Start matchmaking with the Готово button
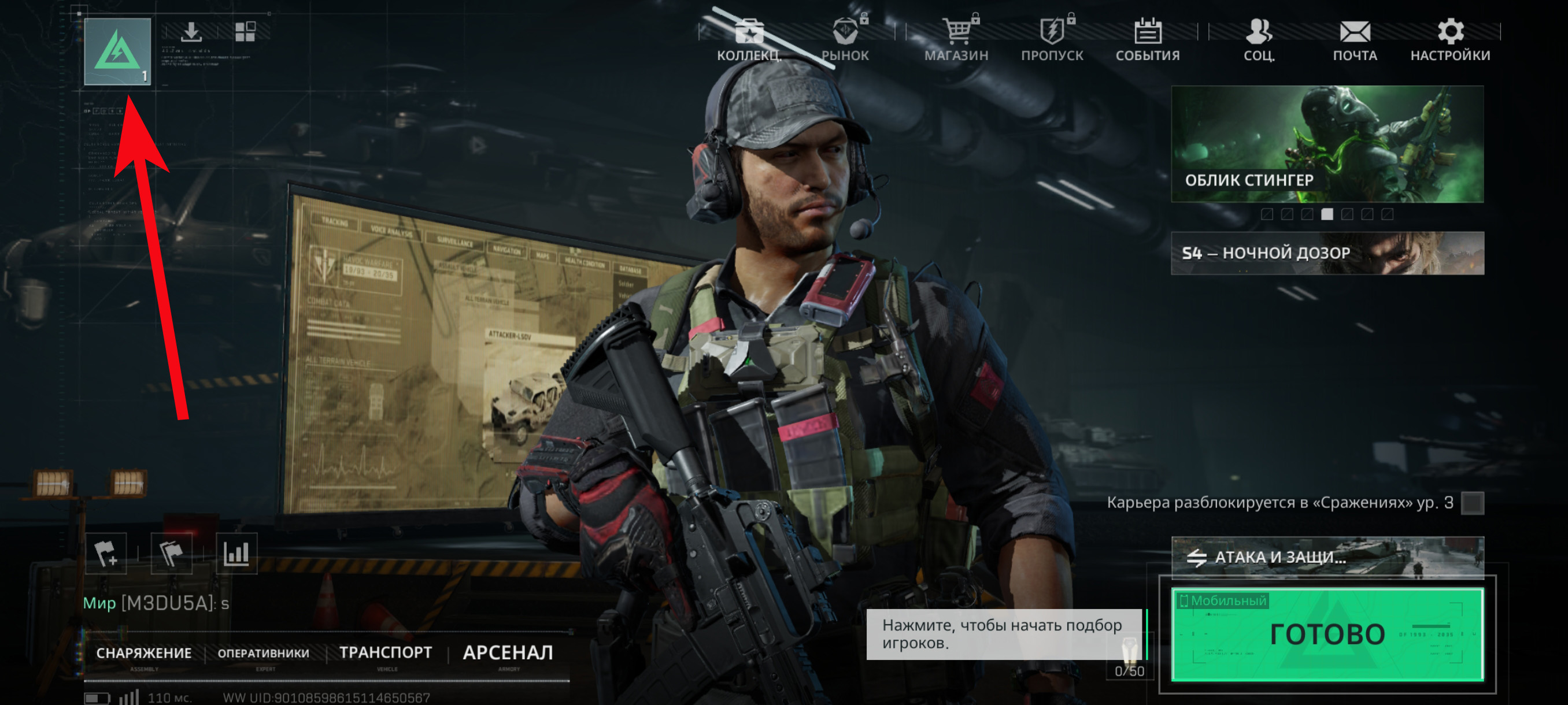Image resolution: width=1568 pixels, height=705 pixels. click(1327, 634)
